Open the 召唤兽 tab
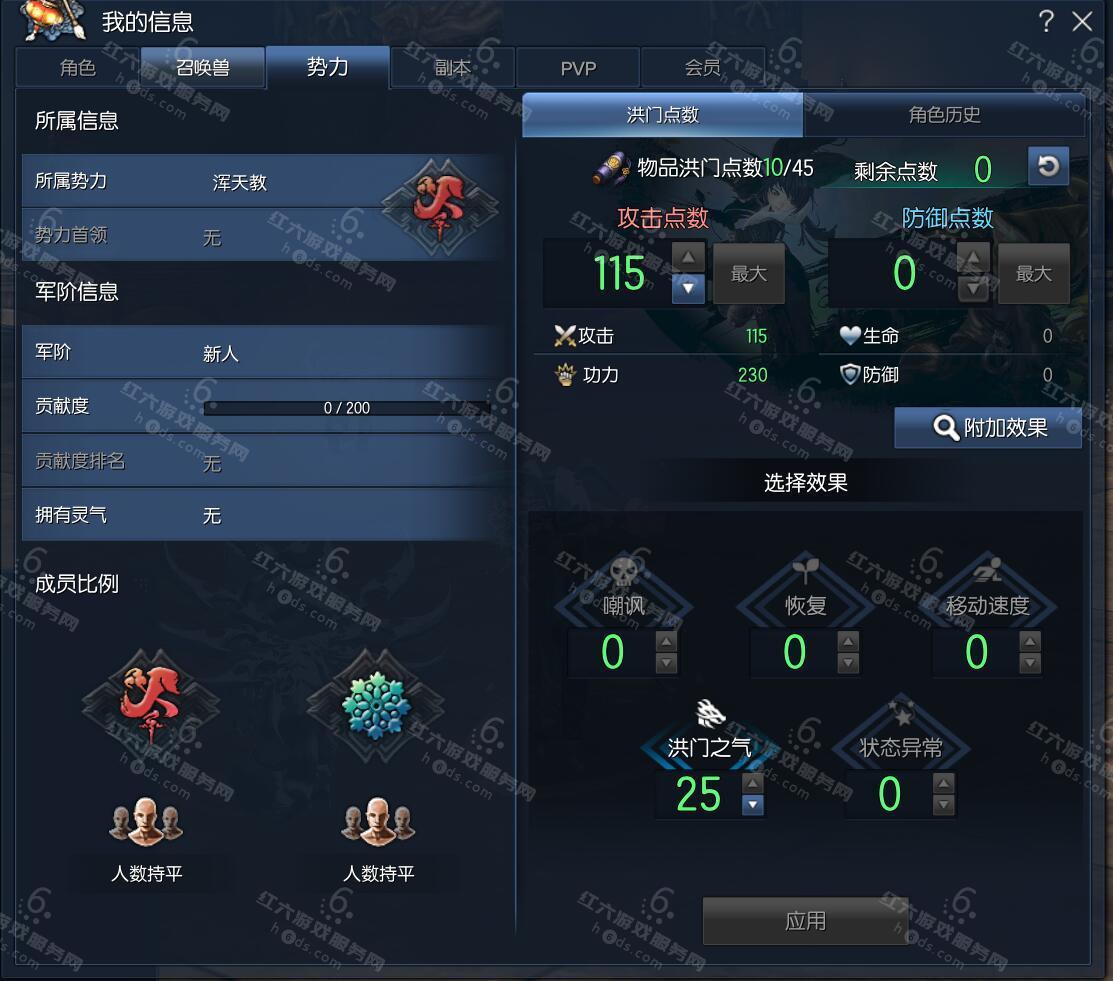Image resolution: width=1113 pixels, height=981 pixels. 203,68
